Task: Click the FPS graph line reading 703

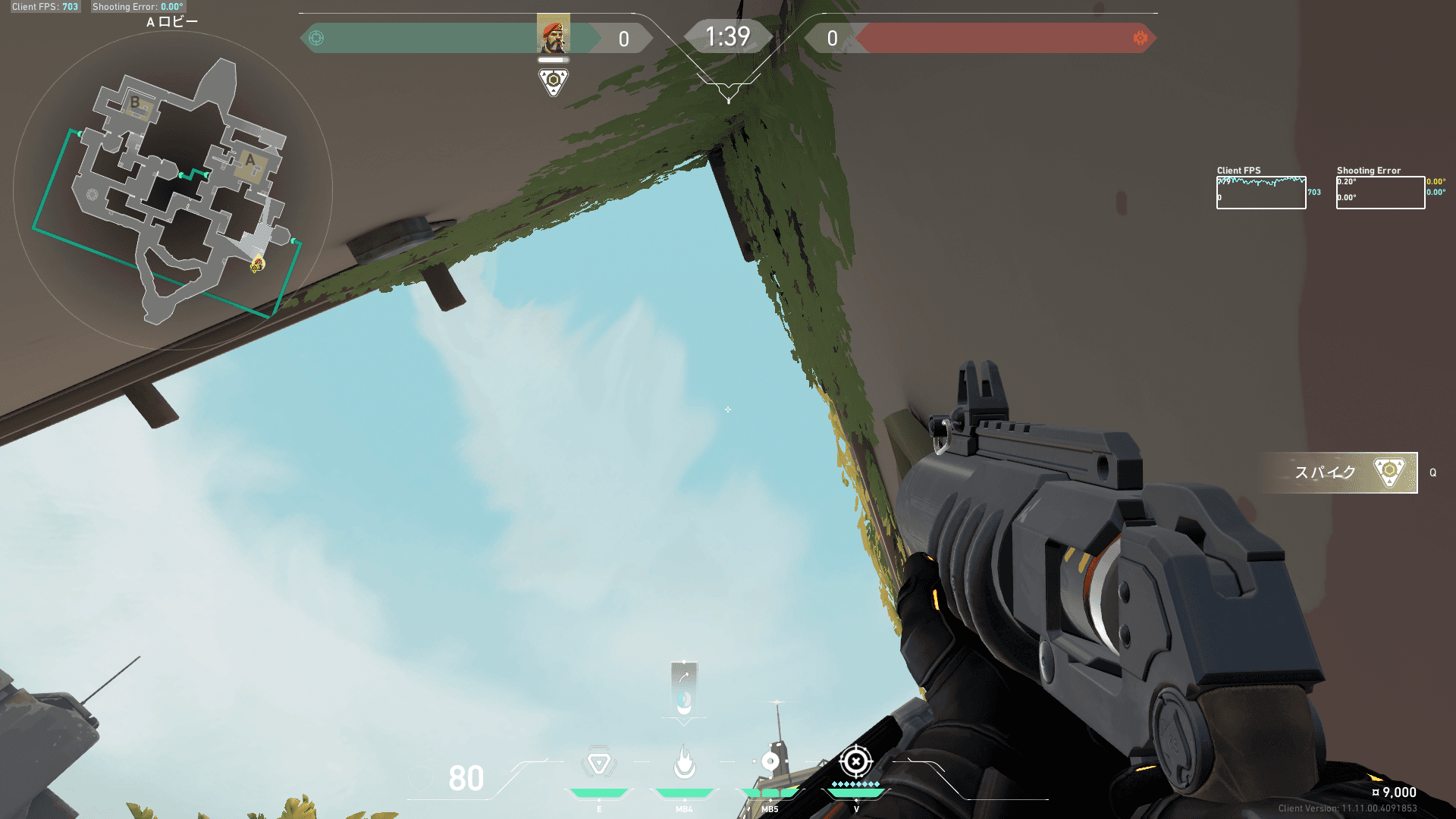Action: (x=1313, y=193)
